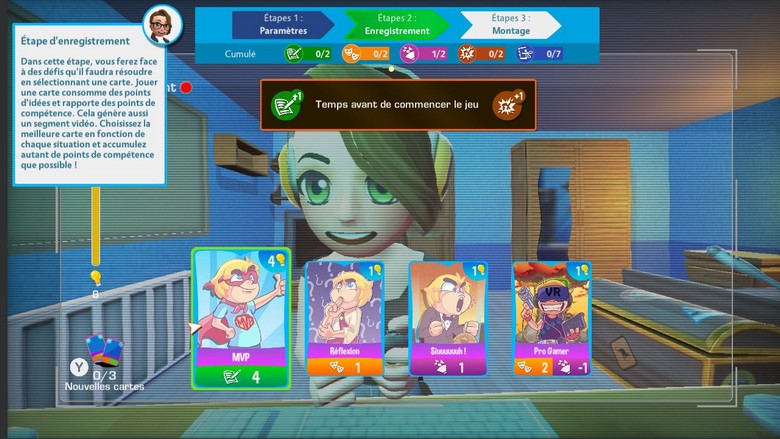Pick the Pro Gamer card

[552, 318]
